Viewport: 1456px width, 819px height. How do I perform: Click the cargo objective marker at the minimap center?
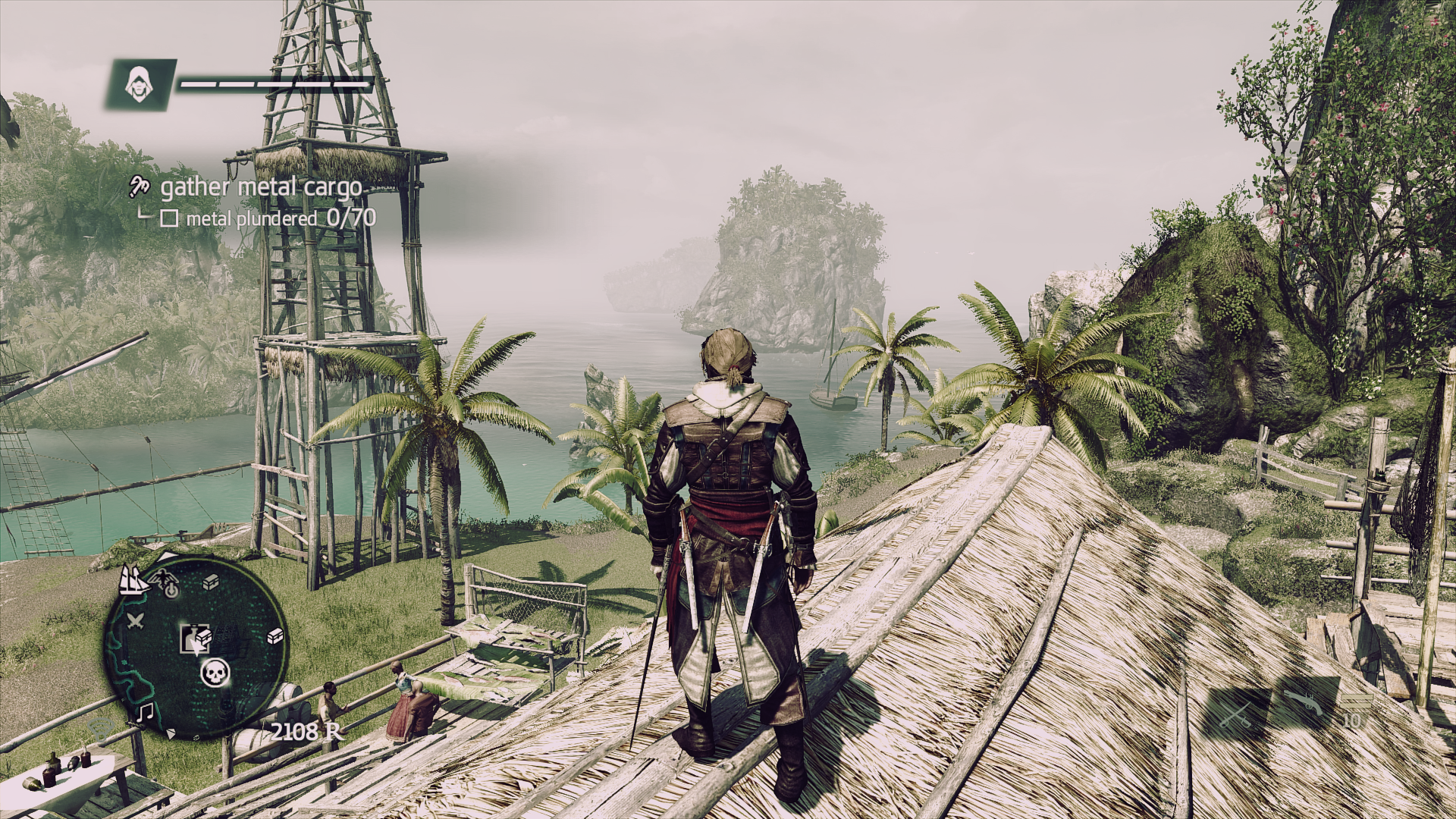(196, 639)
